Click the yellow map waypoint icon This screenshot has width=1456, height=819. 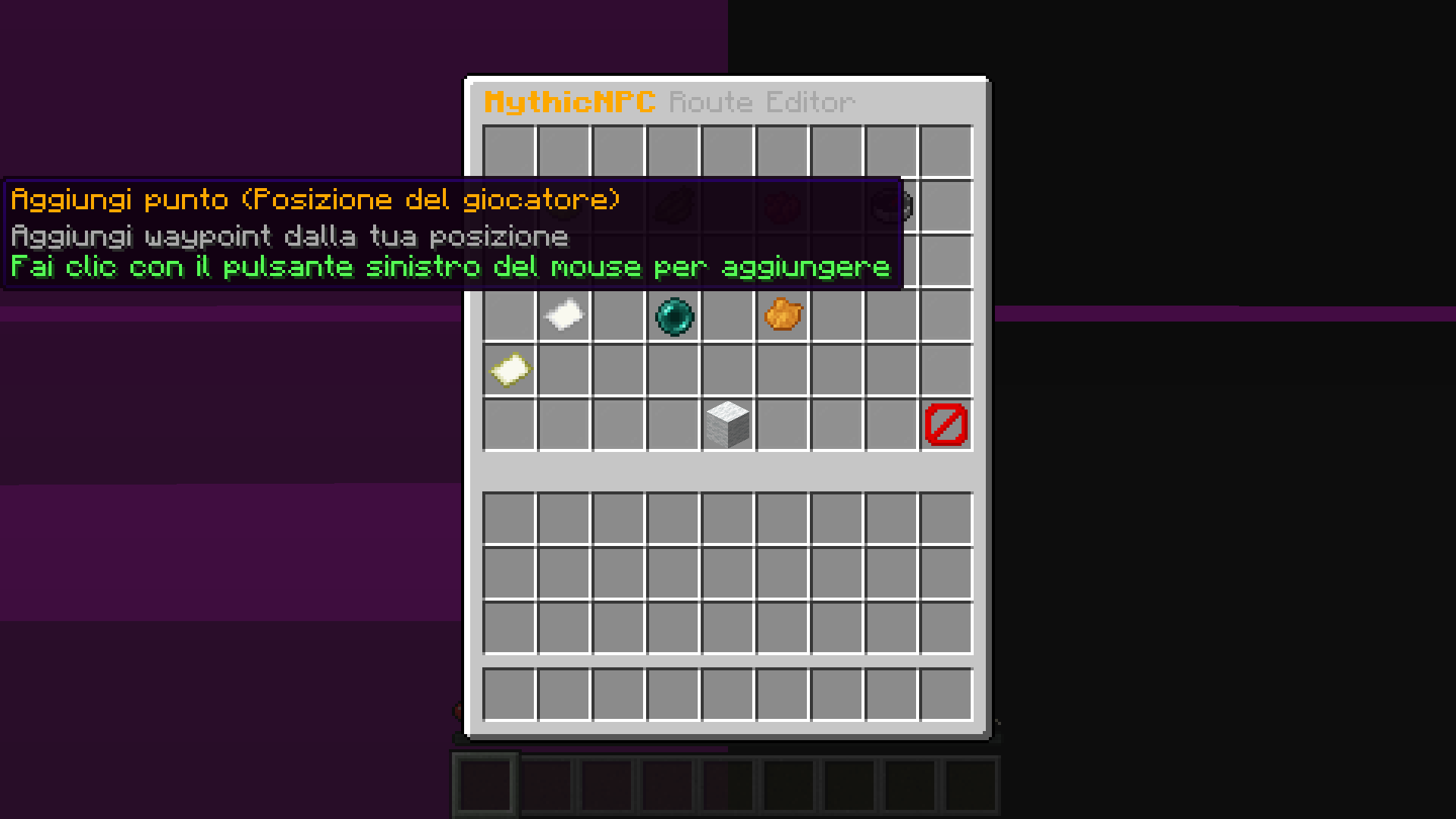(x=509, y=369)
